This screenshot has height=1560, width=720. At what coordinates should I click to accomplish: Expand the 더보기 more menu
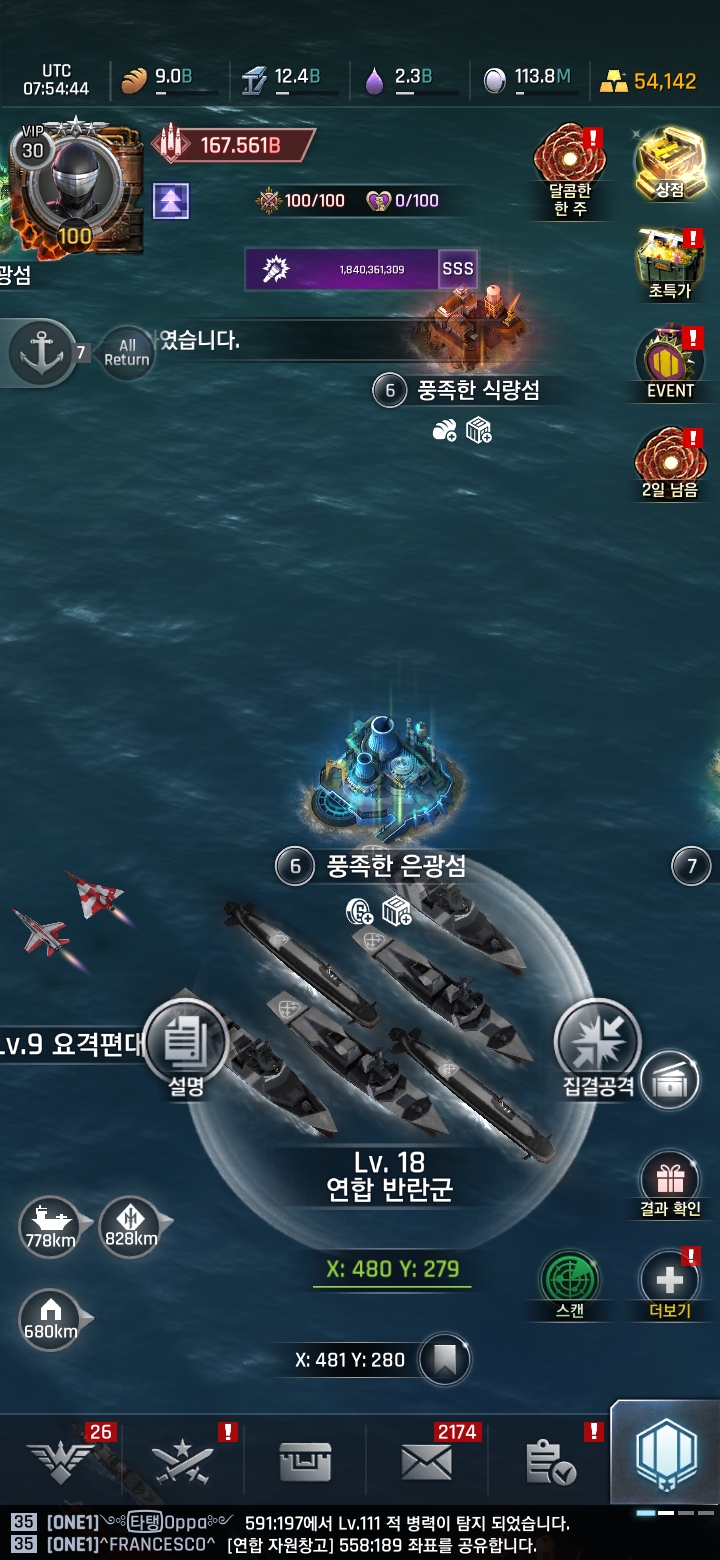coord(669,1280)
